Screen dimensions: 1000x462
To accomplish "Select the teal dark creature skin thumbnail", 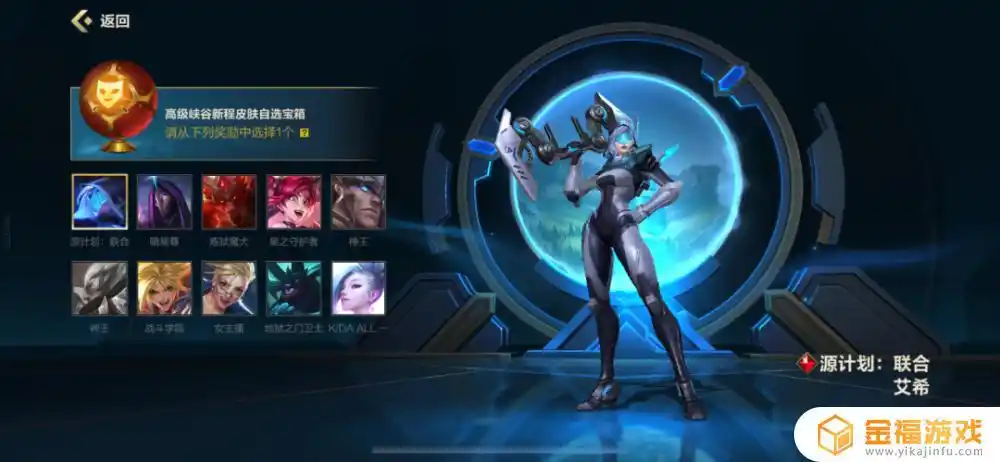I will (294, 289).
